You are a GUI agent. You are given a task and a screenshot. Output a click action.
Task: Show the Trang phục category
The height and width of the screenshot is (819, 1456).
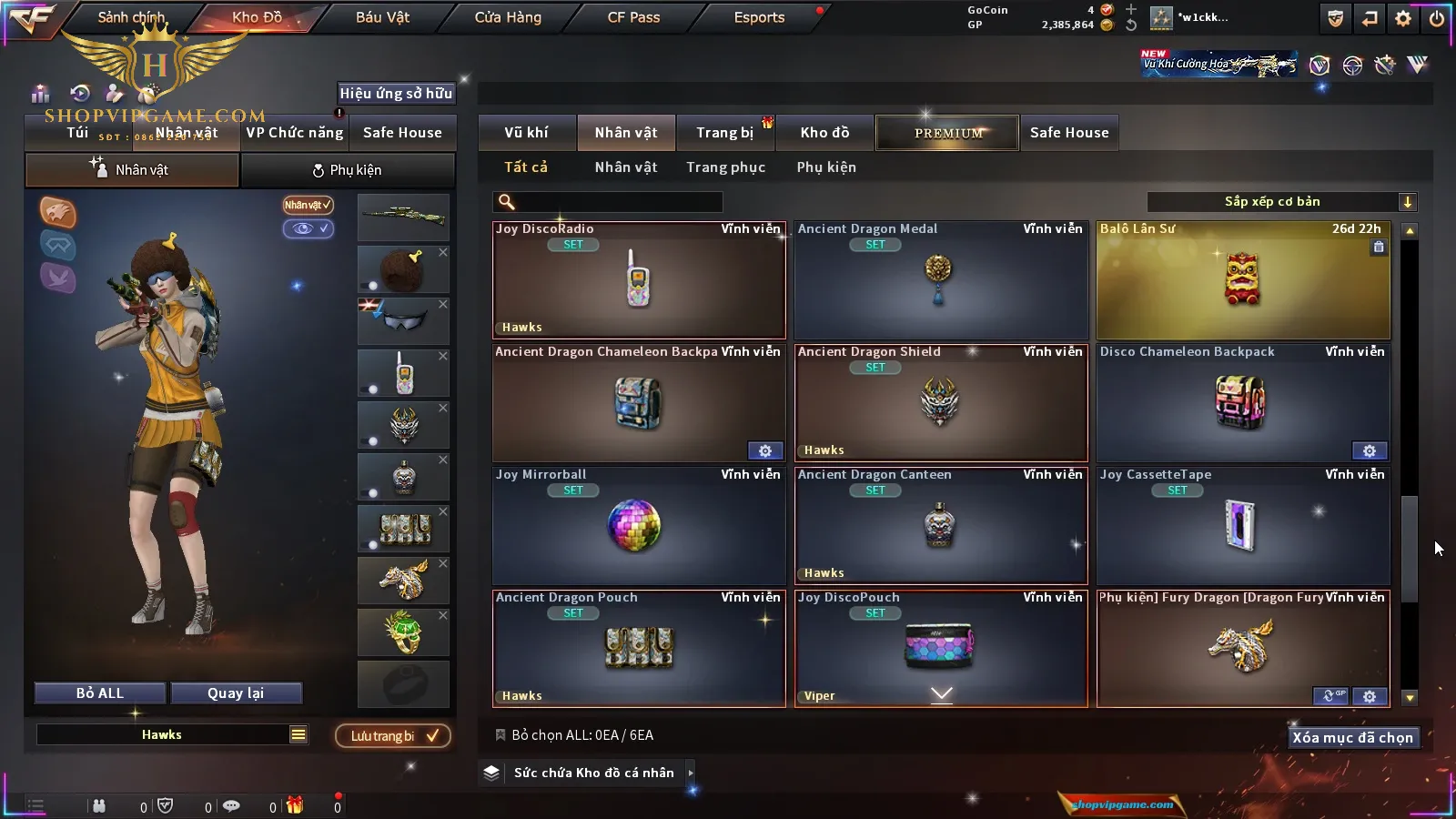[x=725, y=167]
